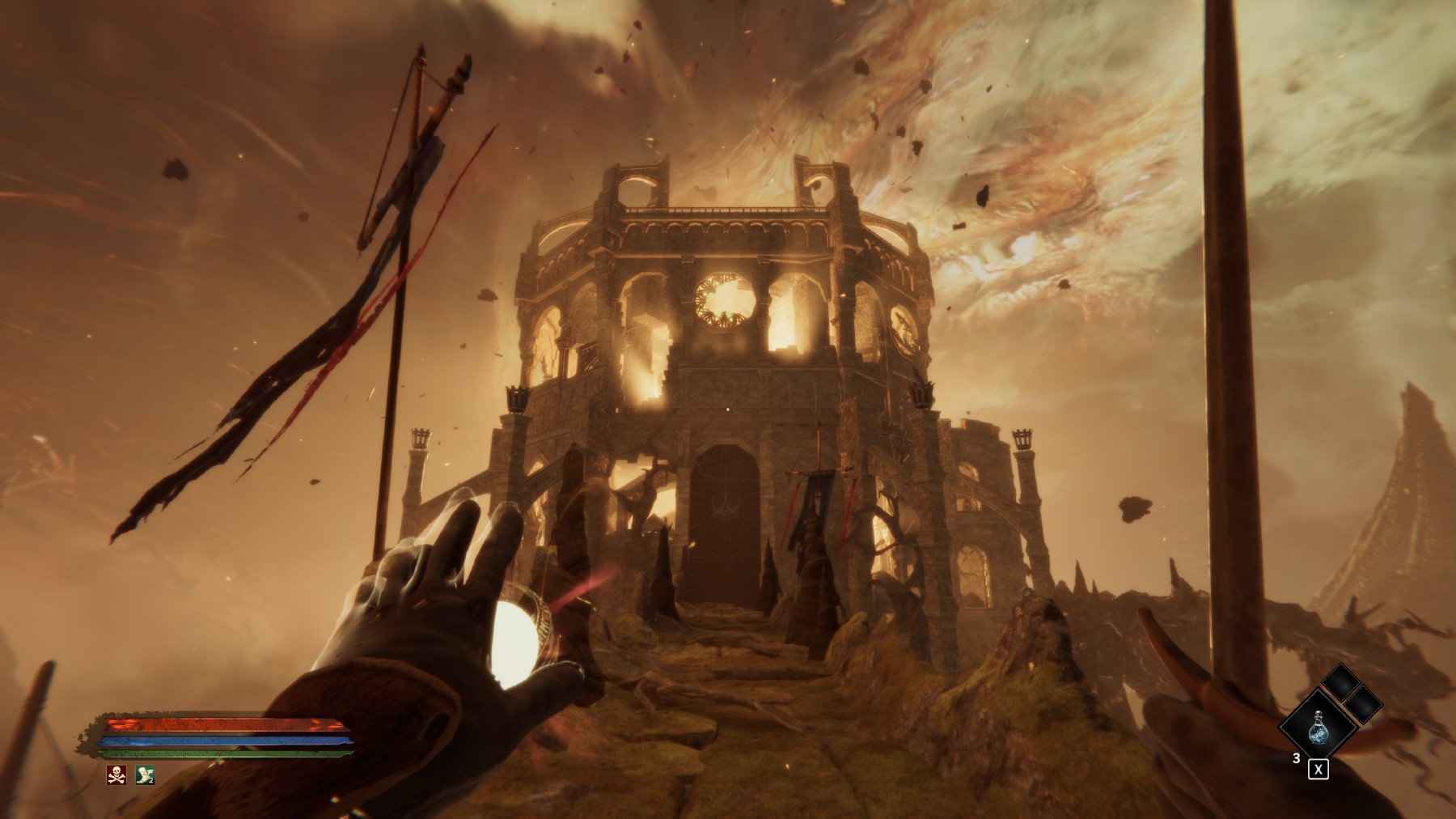Inspect the green winged boot buff icon

pos(145,774)
